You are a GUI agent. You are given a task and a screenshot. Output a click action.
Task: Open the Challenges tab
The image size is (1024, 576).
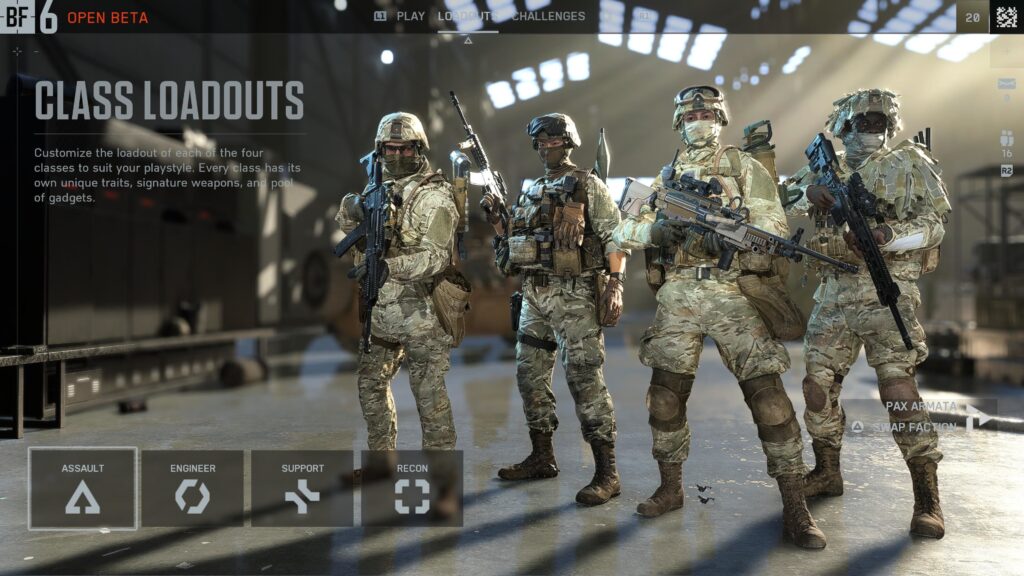[x=547, y=16]
